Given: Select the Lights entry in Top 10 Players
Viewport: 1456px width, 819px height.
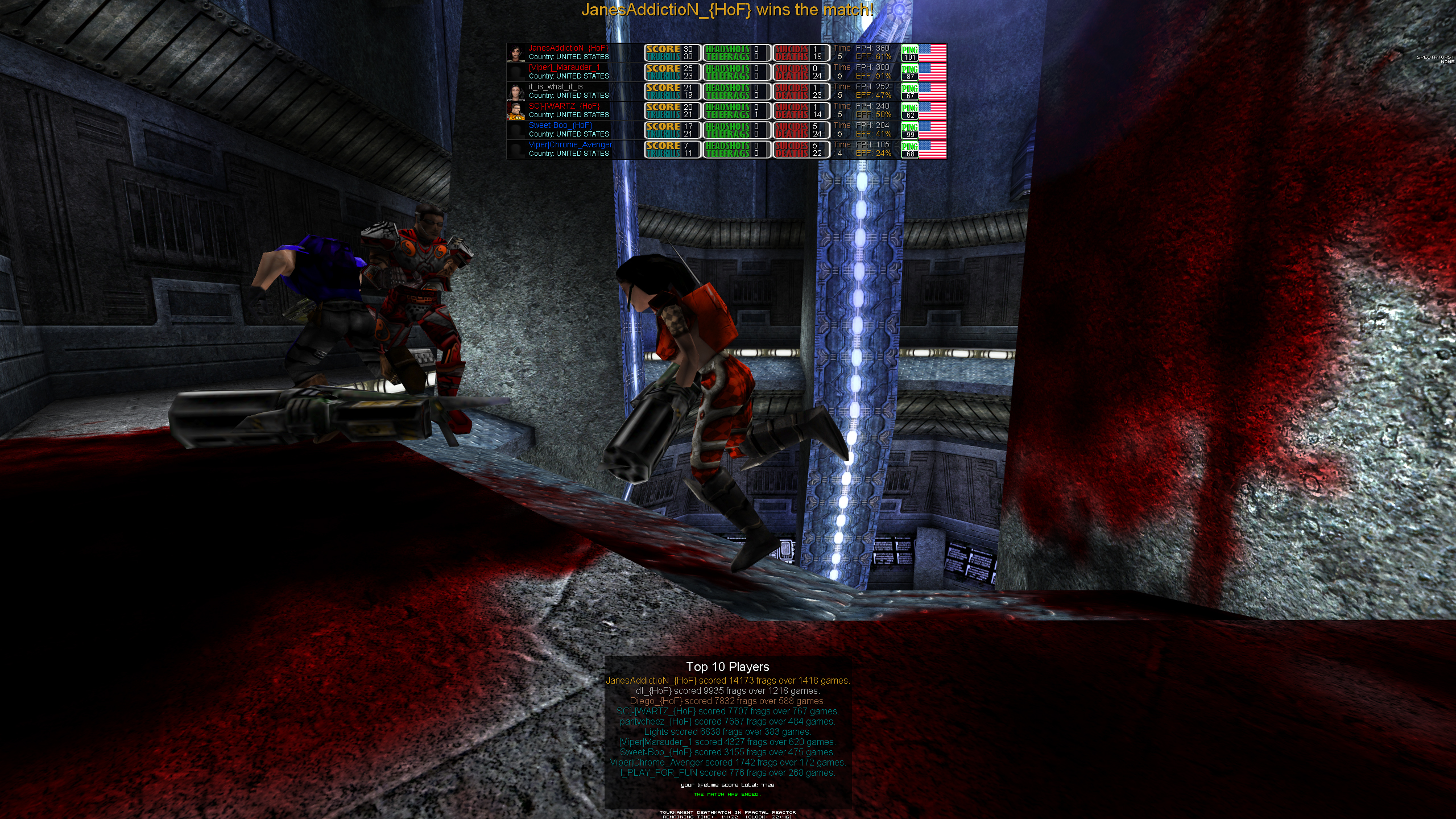Looking at the screenshot, I should click(x=727, y=732).
